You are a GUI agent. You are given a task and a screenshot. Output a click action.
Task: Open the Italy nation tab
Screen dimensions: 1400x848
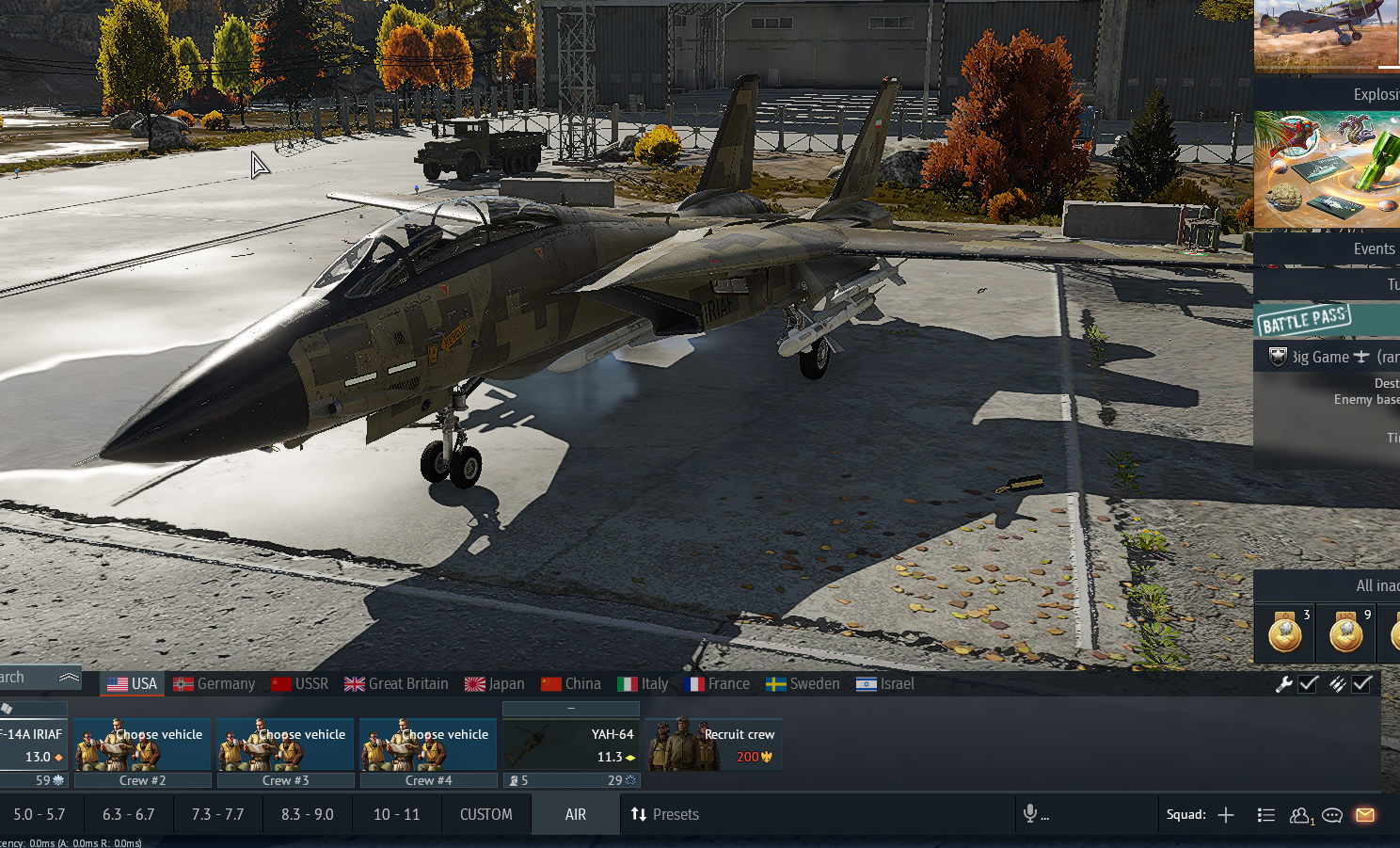[x=643, y=684]
